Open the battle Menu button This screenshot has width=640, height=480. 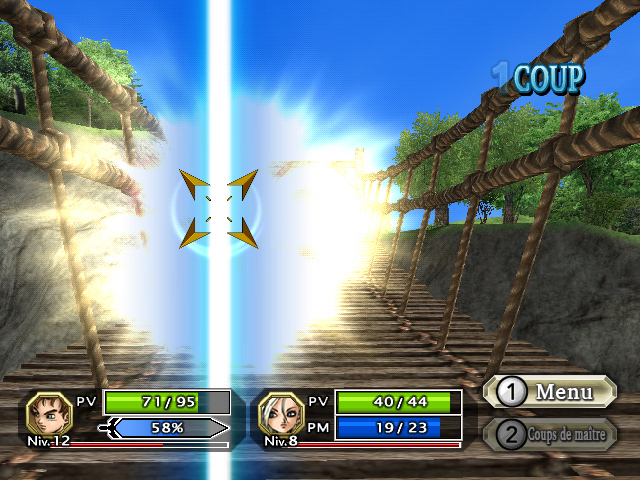(x=549, y=392)
